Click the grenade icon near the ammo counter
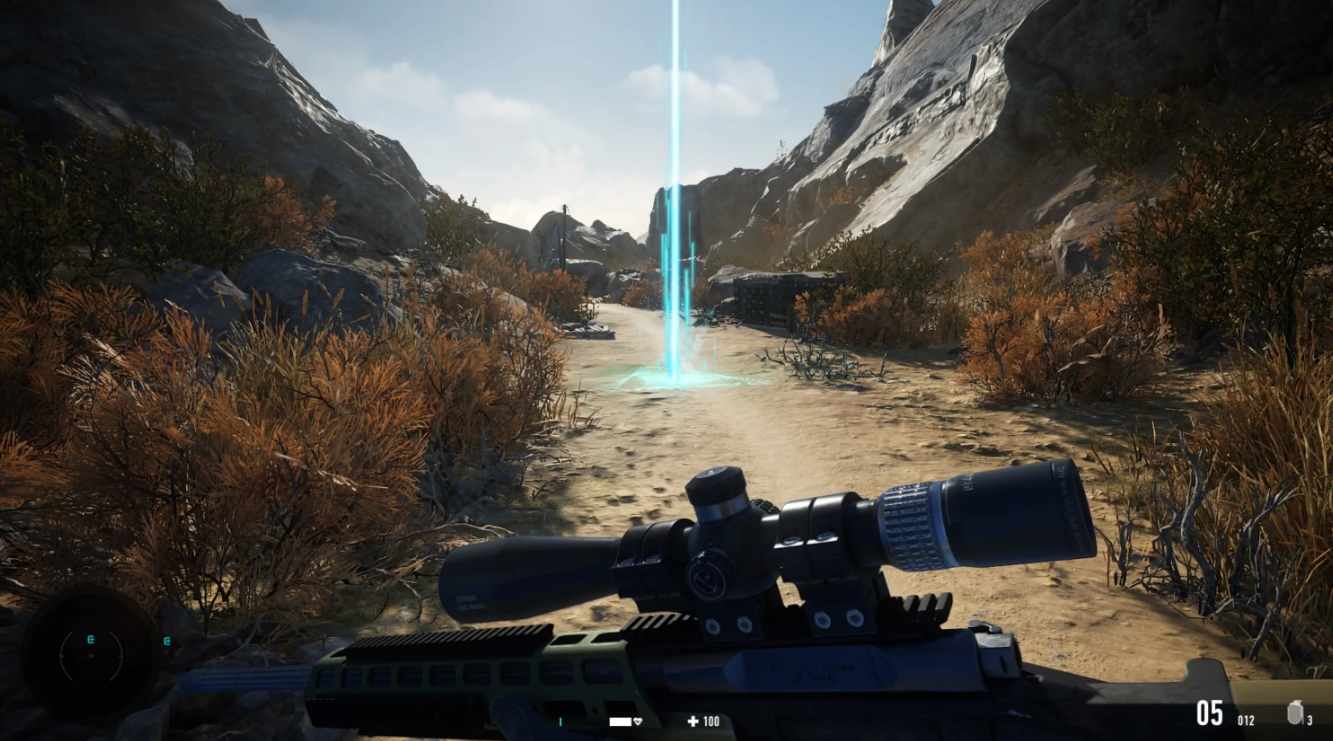 tap(1294, 714)
